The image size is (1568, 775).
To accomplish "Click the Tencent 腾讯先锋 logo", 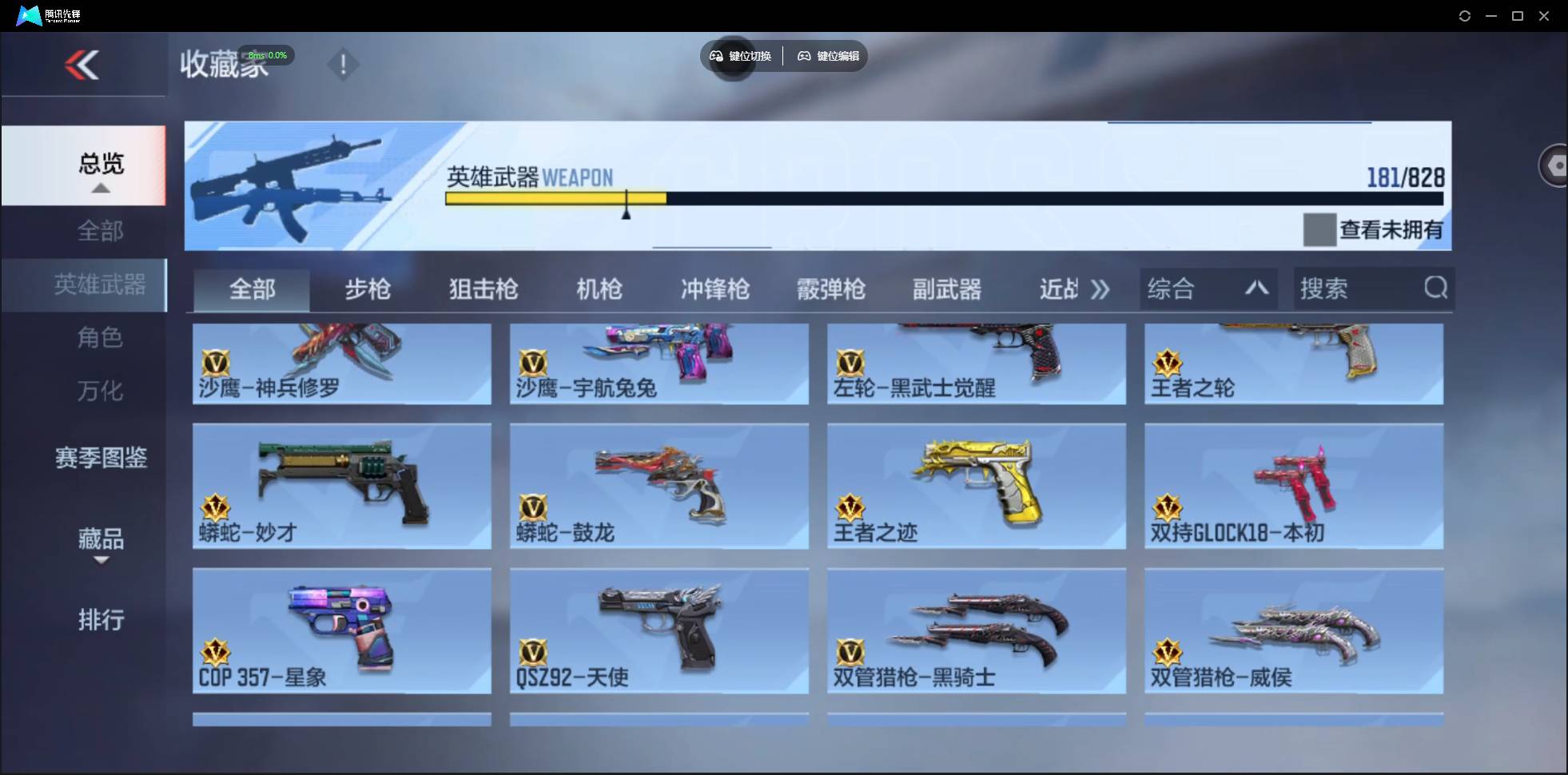I will point(28,14).
